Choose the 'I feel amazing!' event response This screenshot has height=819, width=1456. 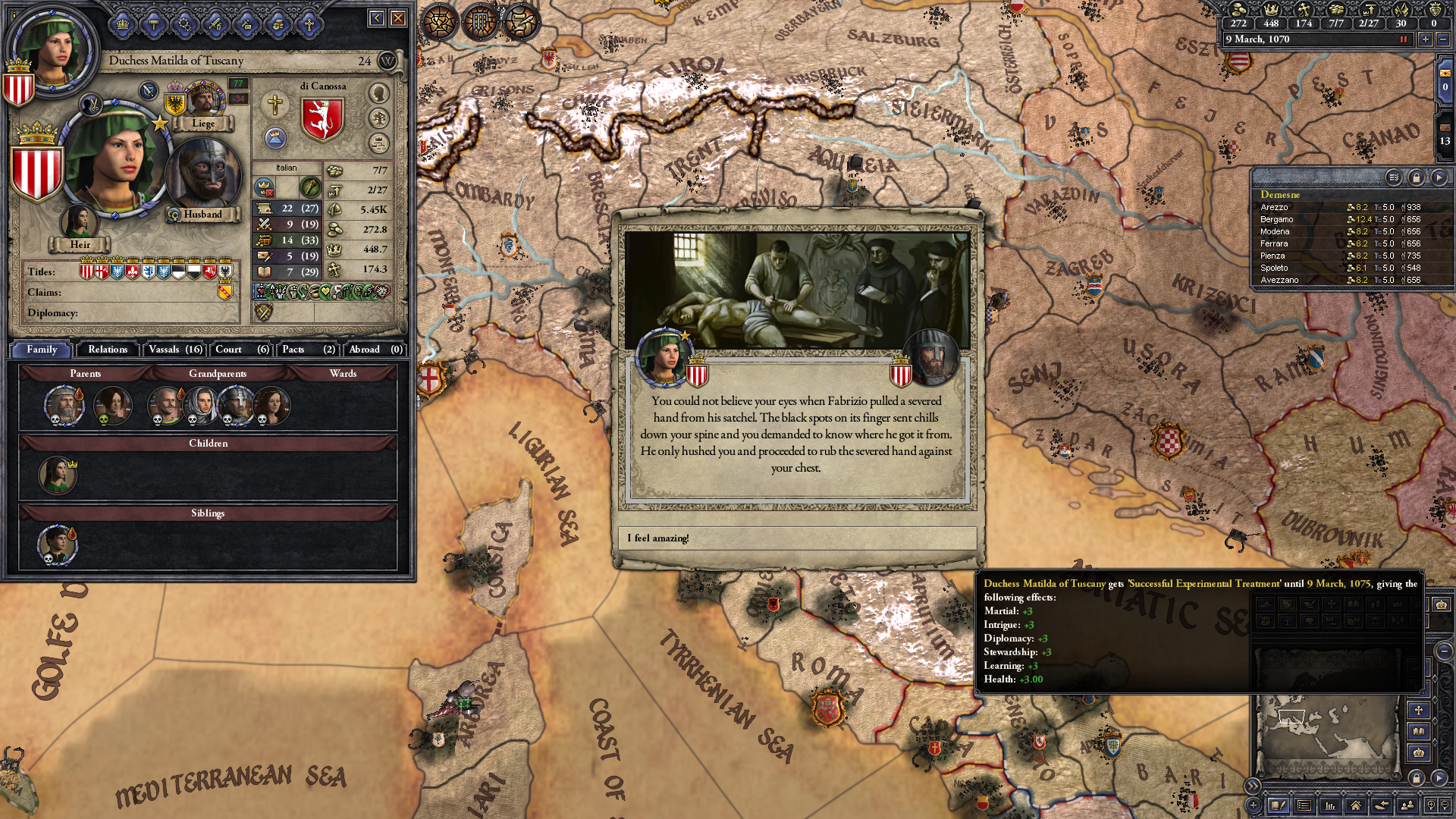[x=799, y=538]
